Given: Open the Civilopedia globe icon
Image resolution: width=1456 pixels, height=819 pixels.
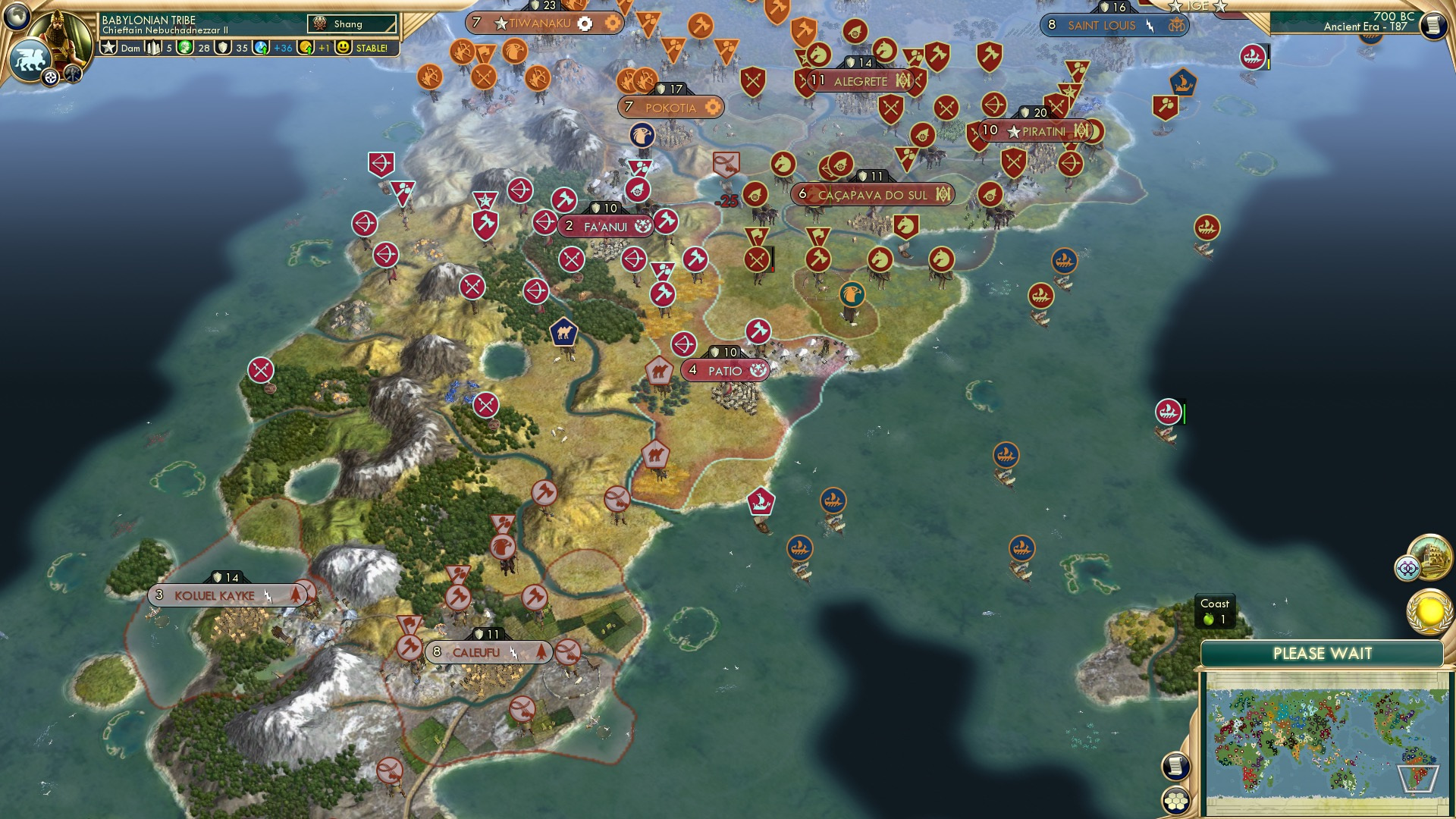Looking at the screenshot, I should (17, 17).
